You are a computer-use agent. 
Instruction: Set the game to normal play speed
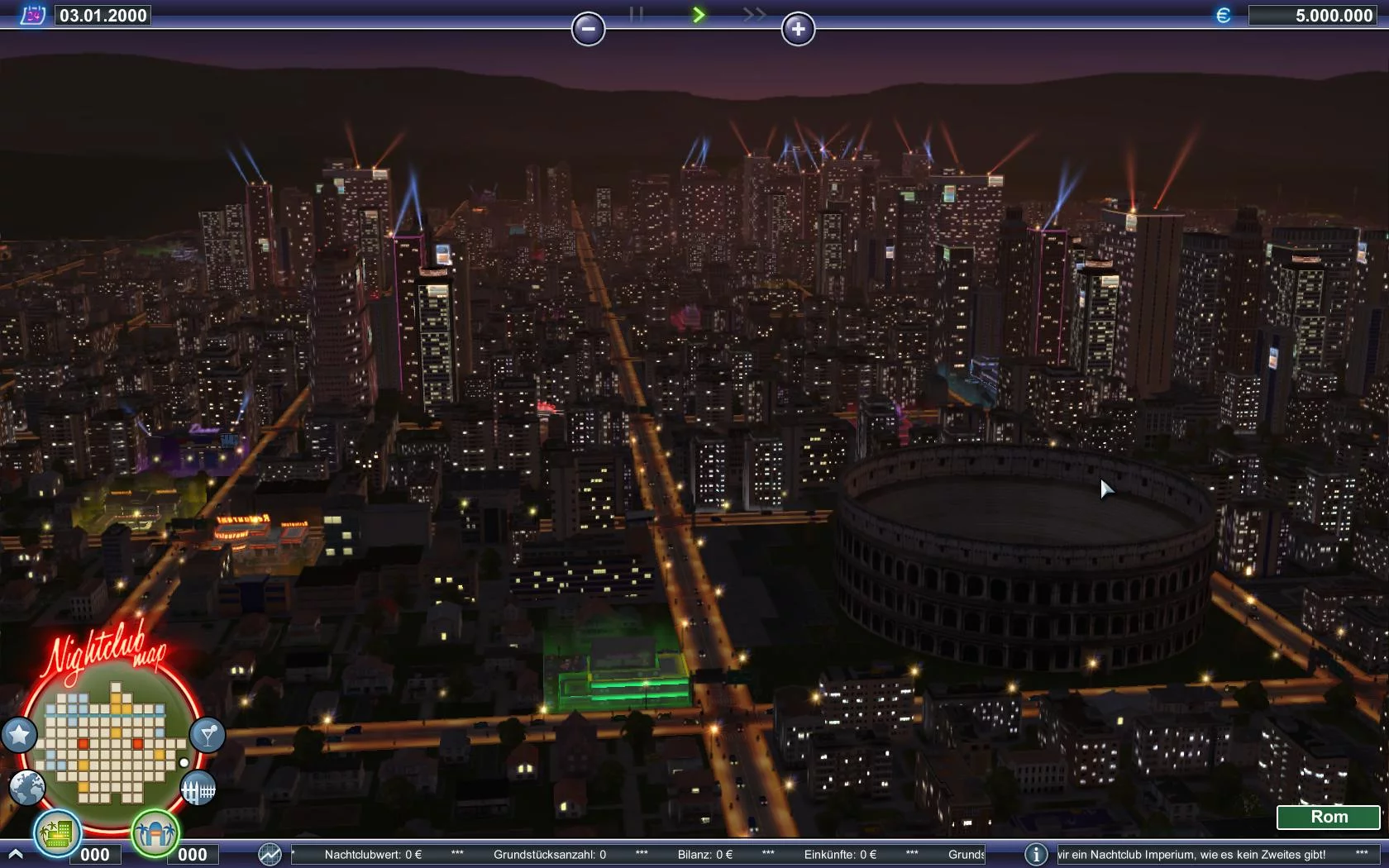[699, 14]
